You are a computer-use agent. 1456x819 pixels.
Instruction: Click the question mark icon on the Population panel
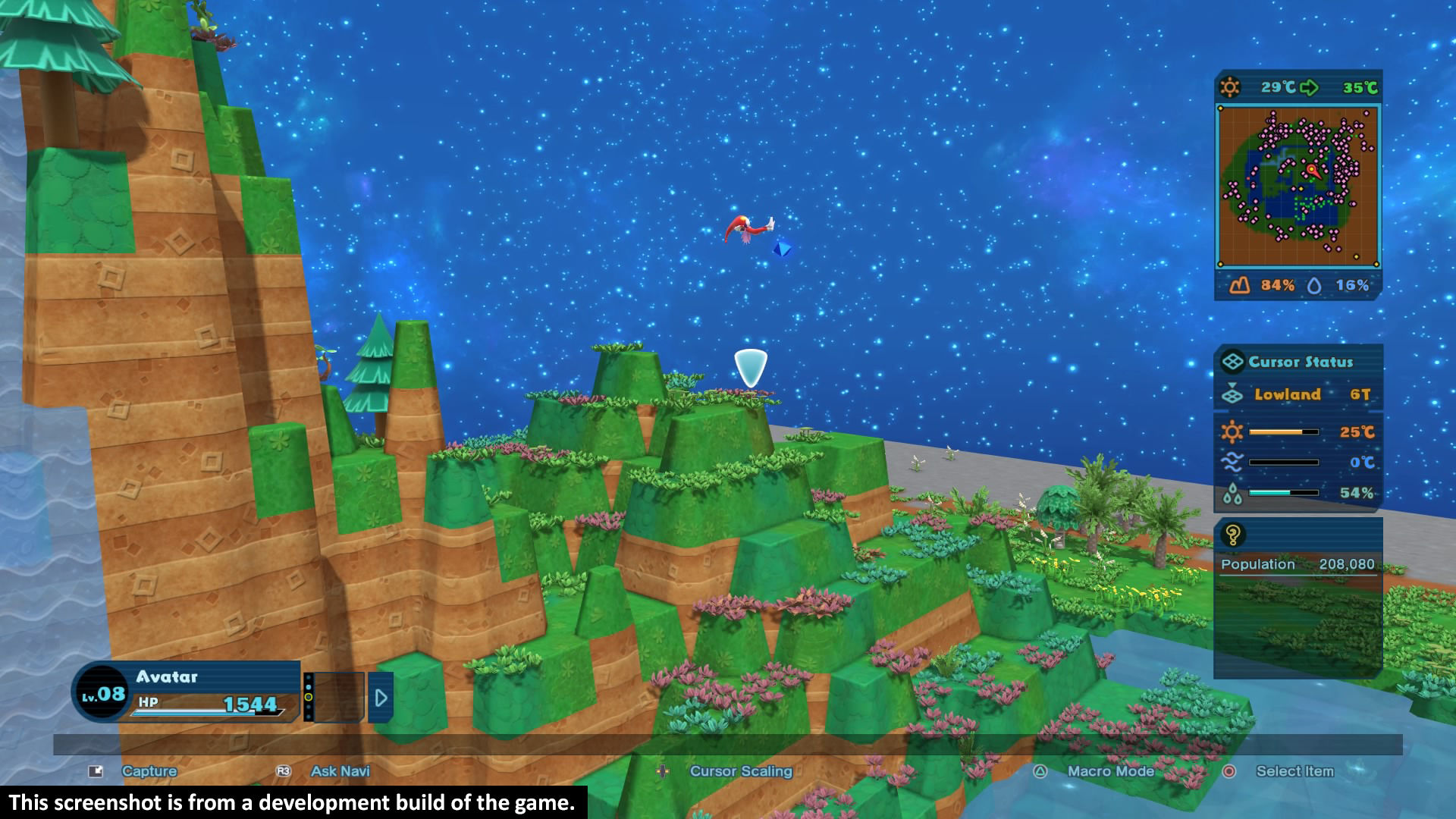pos(1232,534)
